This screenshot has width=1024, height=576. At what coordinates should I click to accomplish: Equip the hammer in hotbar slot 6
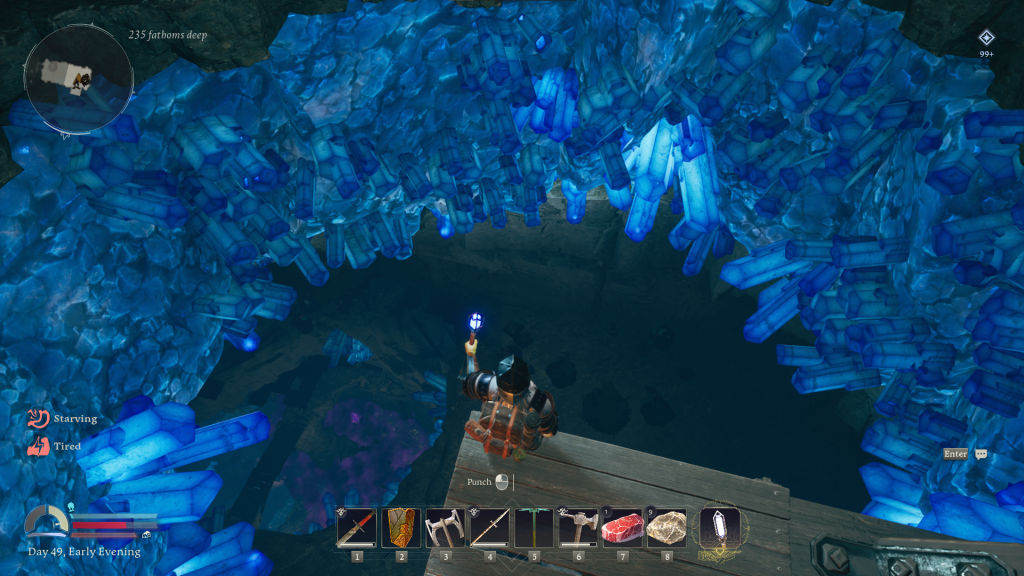click(578, 527)
